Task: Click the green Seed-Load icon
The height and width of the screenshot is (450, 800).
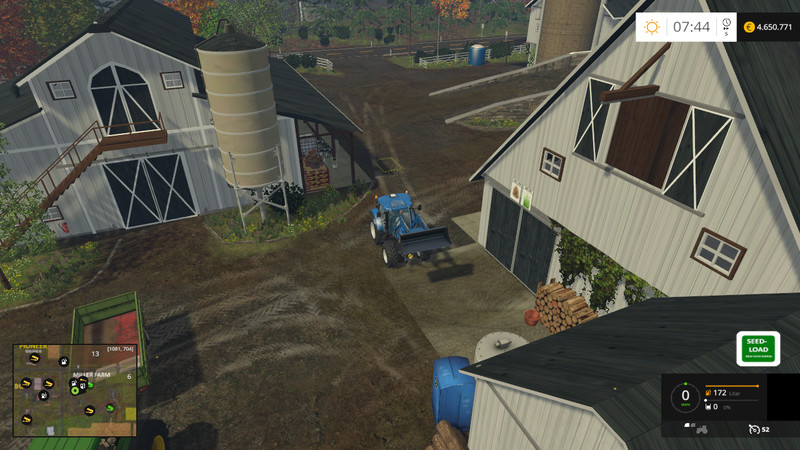Action: [x=757, y=348]
